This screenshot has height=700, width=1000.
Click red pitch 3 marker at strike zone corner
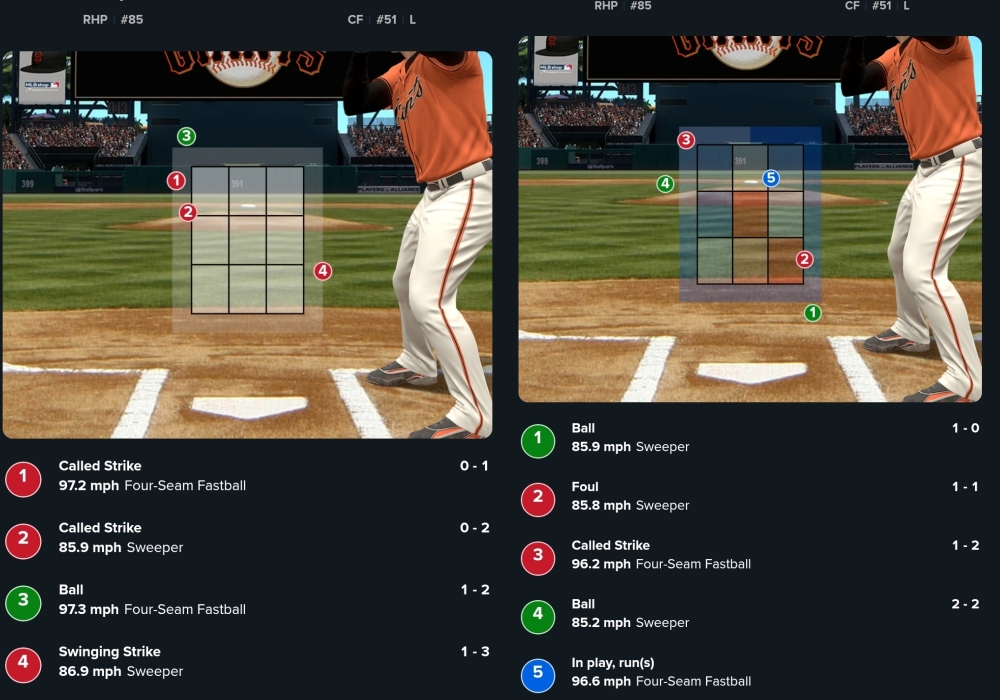[x=686, y=141]
